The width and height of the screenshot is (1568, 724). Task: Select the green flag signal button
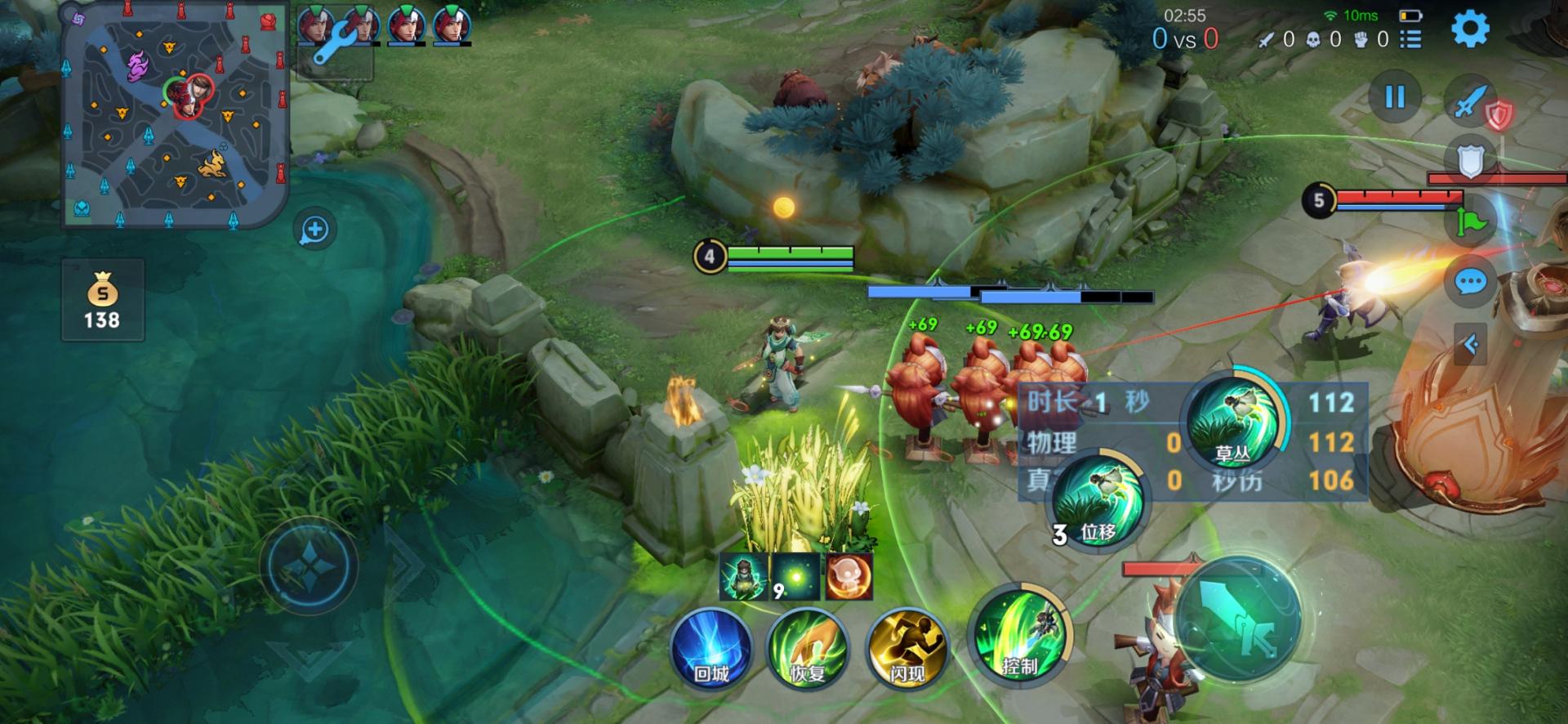1469,221
